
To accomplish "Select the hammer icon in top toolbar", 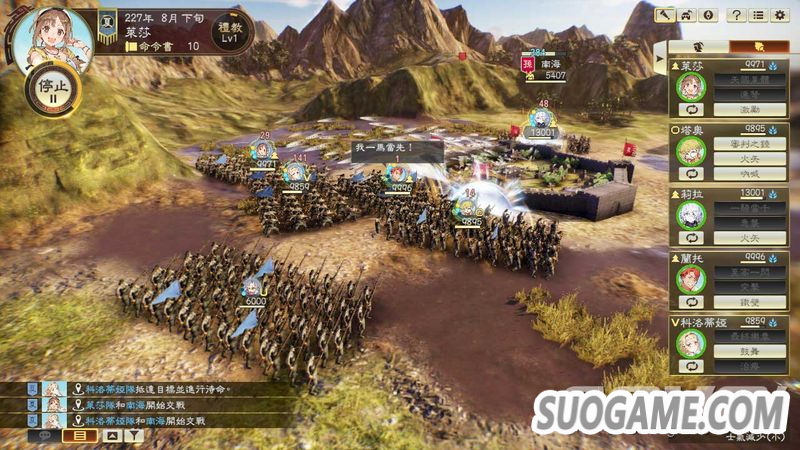I will 664,15.
